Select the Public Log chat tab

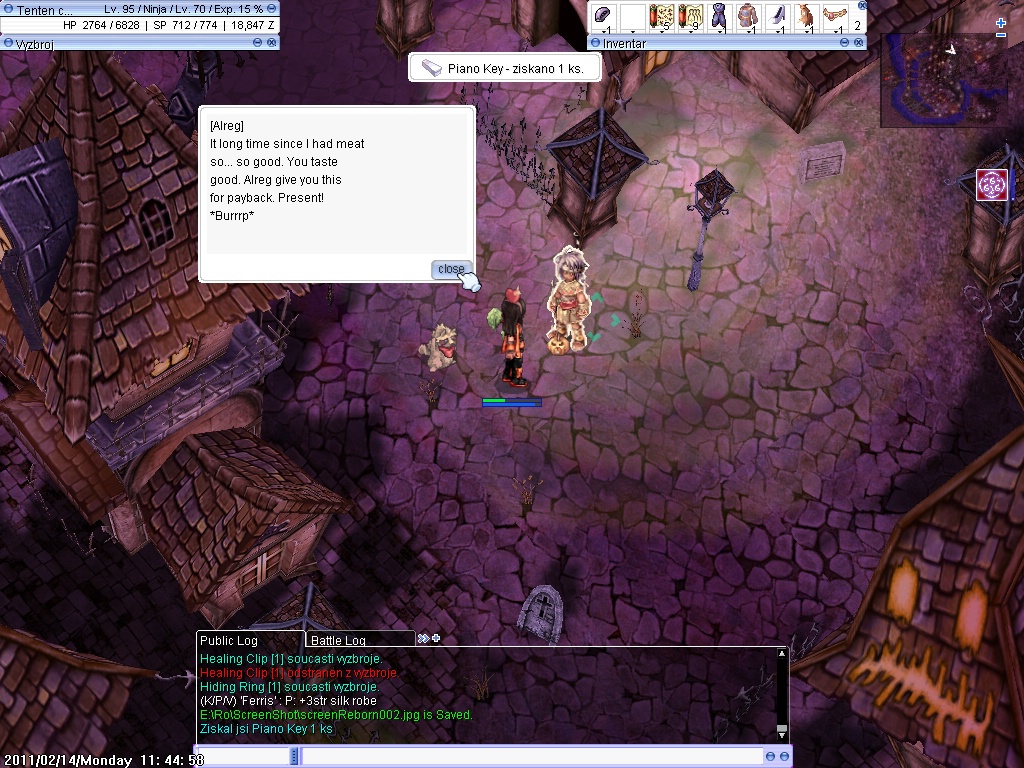tap(229, 640)
